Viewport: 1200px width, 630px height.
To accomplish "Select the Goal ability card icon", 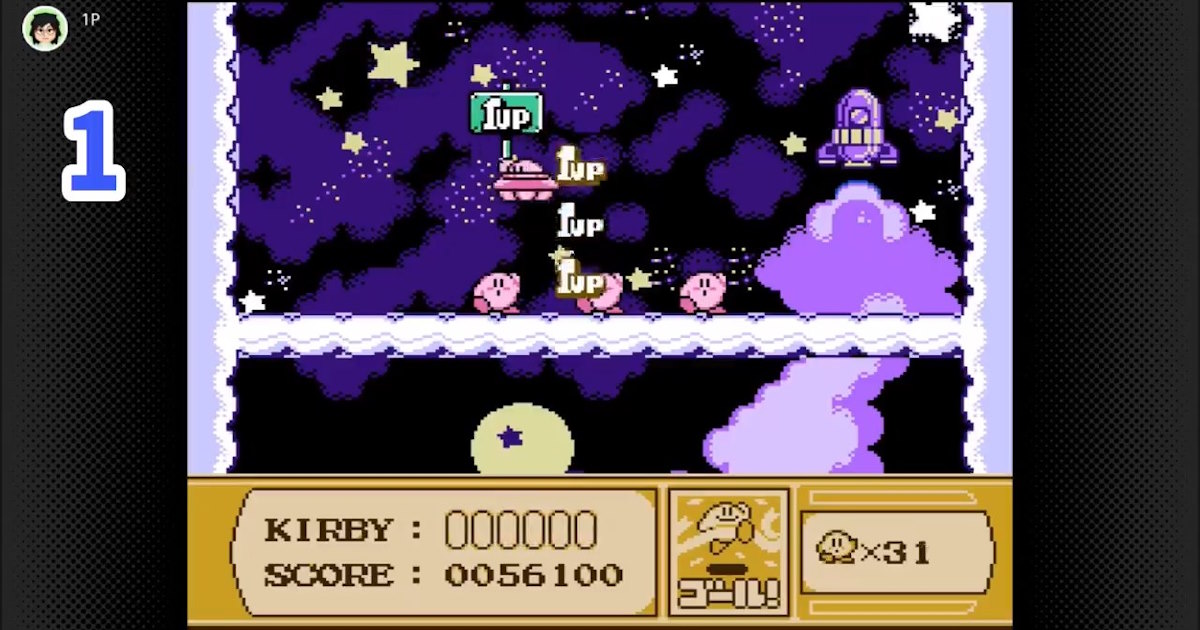I will click(729, 551).
